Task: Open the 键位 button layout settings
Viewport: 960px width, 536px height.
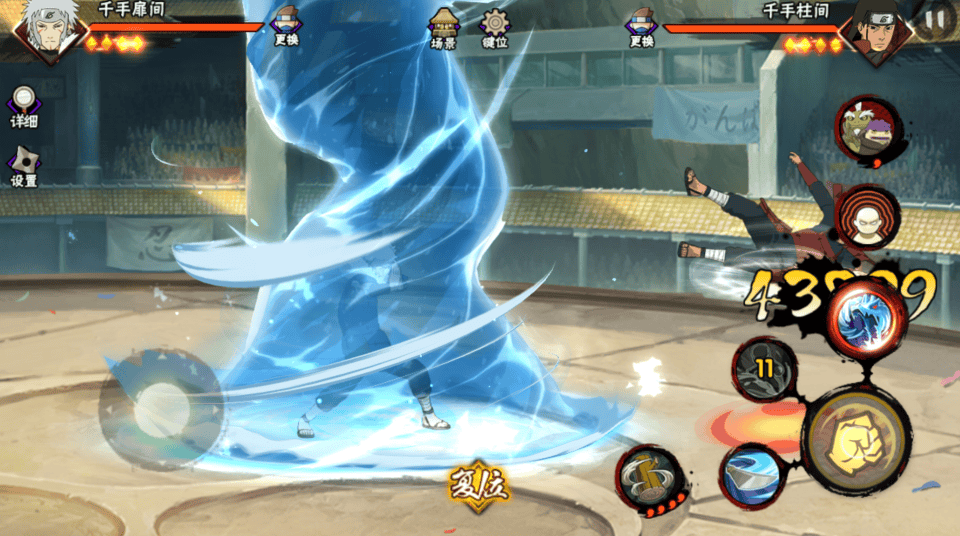Action: coord(495,27)
